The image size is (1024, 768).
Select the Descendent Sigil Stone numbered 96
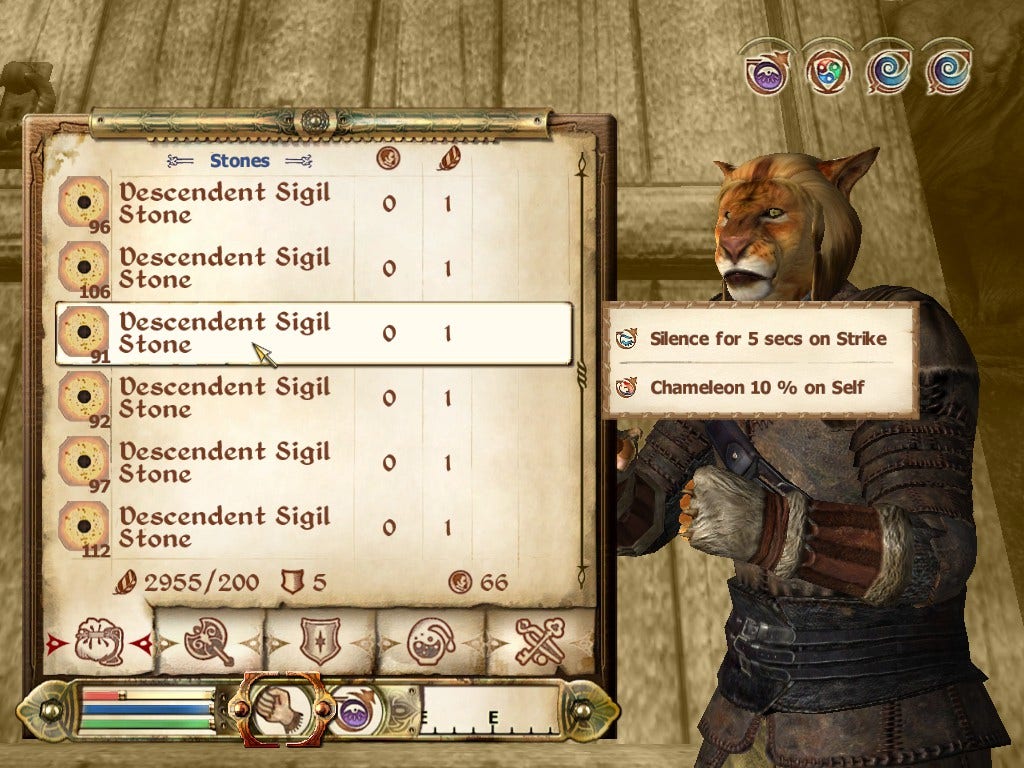pyautogui.click(x=225, y=203)
